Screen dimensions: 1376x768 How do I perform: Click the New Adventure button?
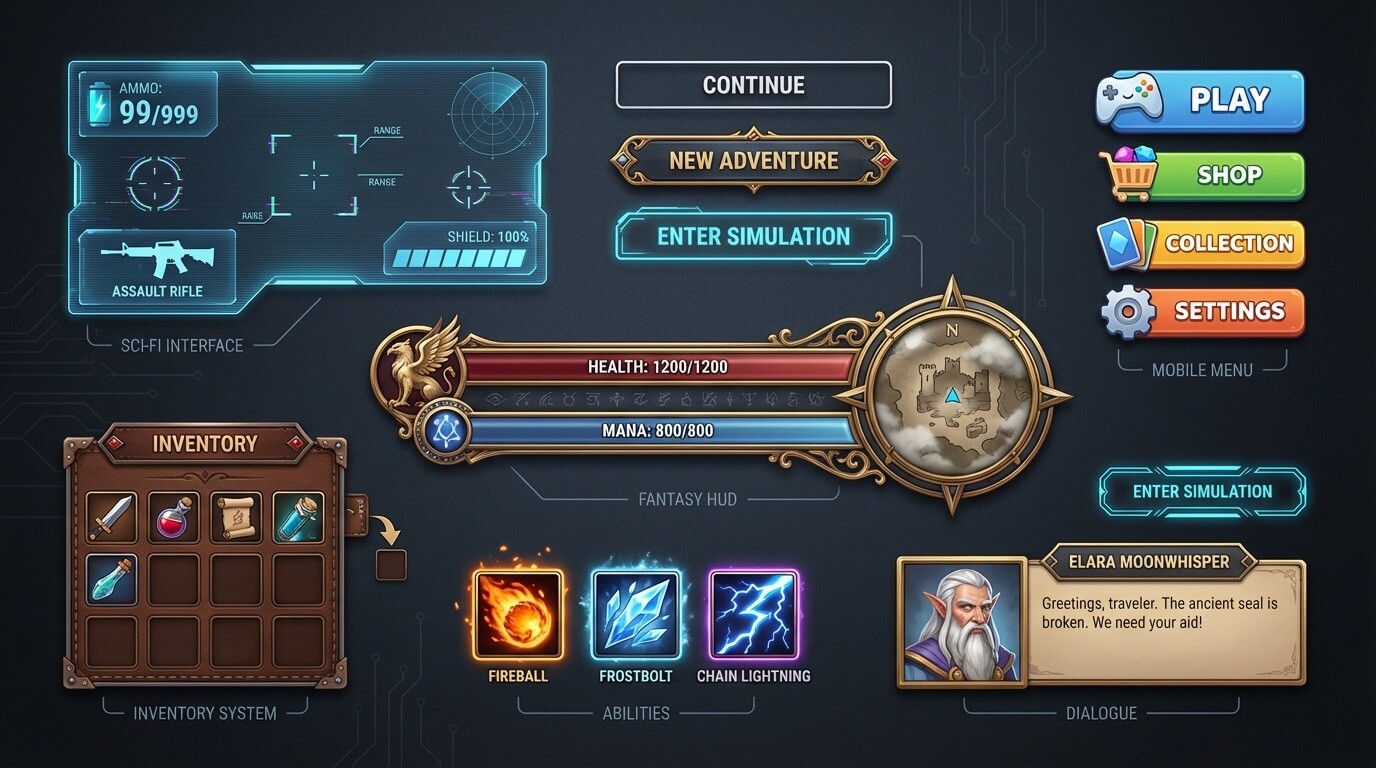(x=754, y=160)
